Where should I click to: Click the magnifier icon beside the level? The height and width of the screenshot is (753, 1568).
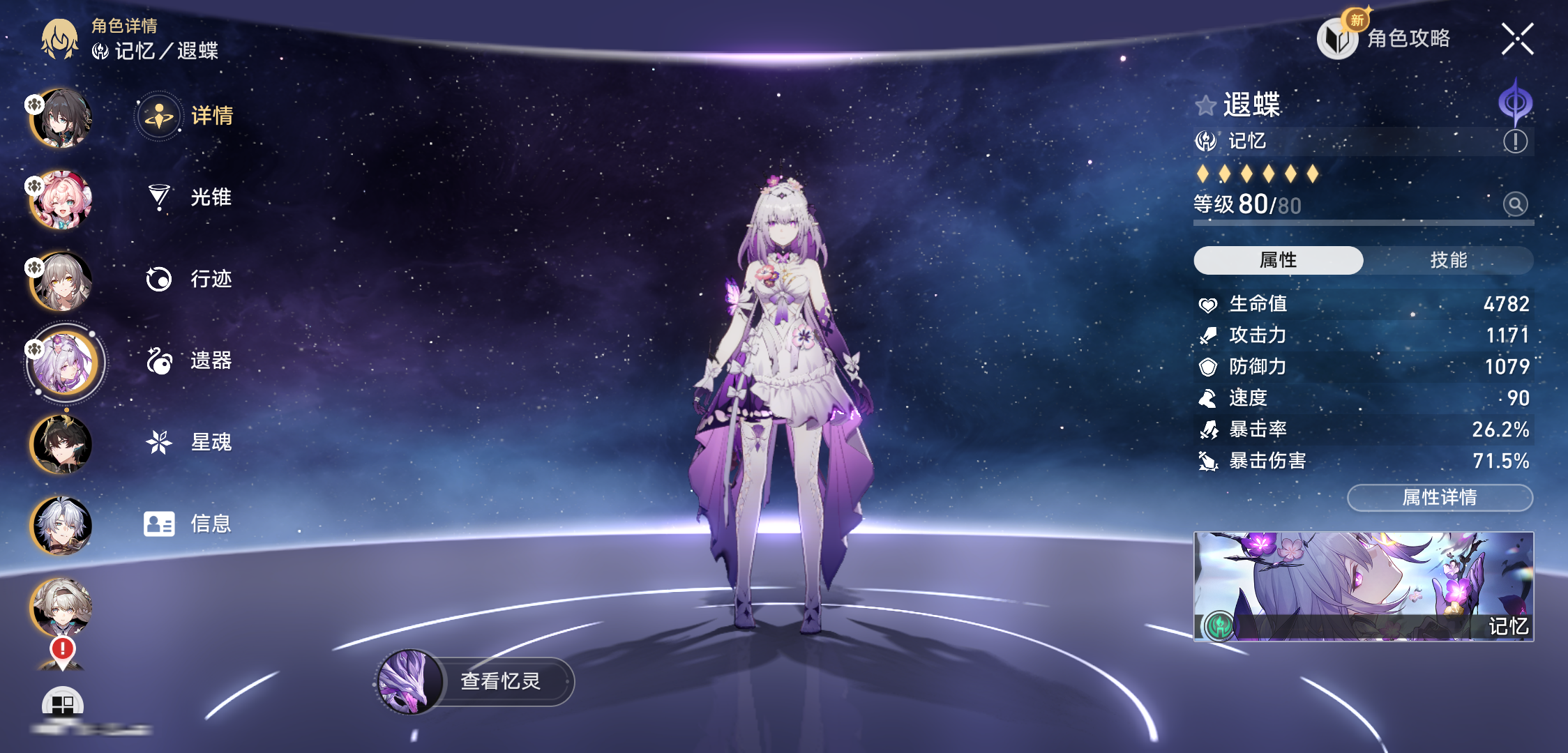(x=1515, y=204)
